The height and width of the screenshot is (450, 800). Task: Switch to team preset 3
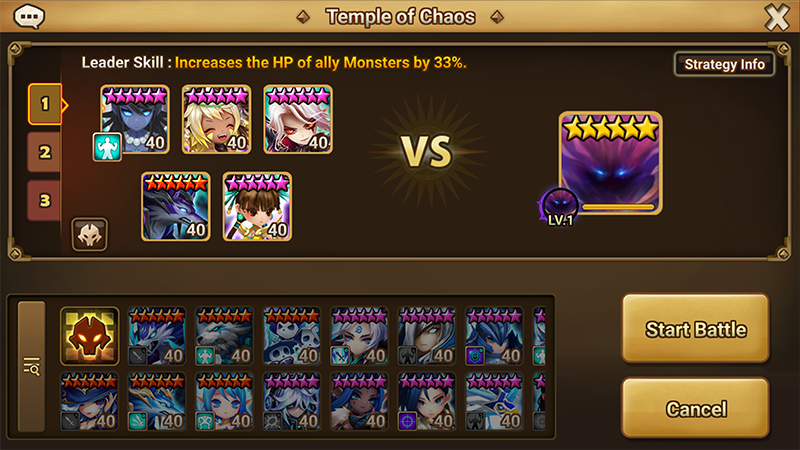(x=44, y=198)
